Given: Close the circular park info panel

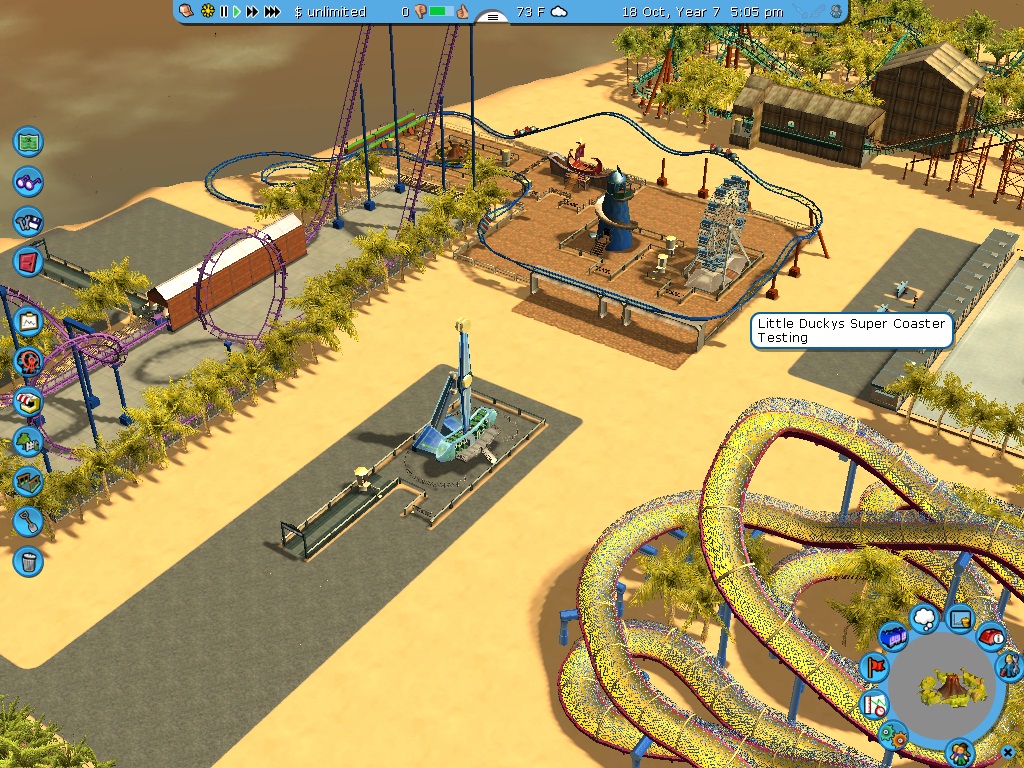Looking at the screenshot, I should [1007, 753].
